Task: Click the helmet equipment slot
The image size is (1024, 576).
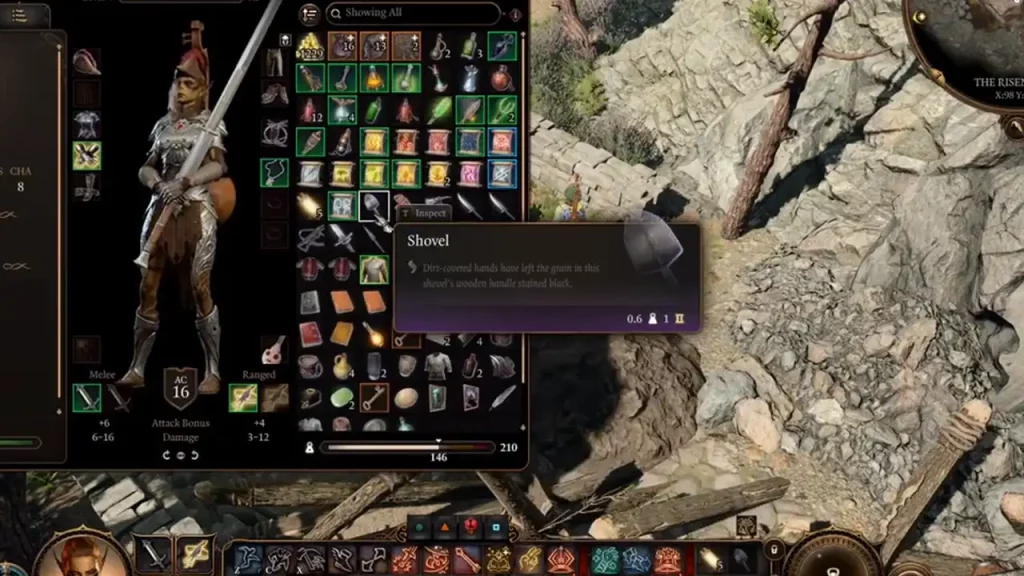Action: coord(86,61)
